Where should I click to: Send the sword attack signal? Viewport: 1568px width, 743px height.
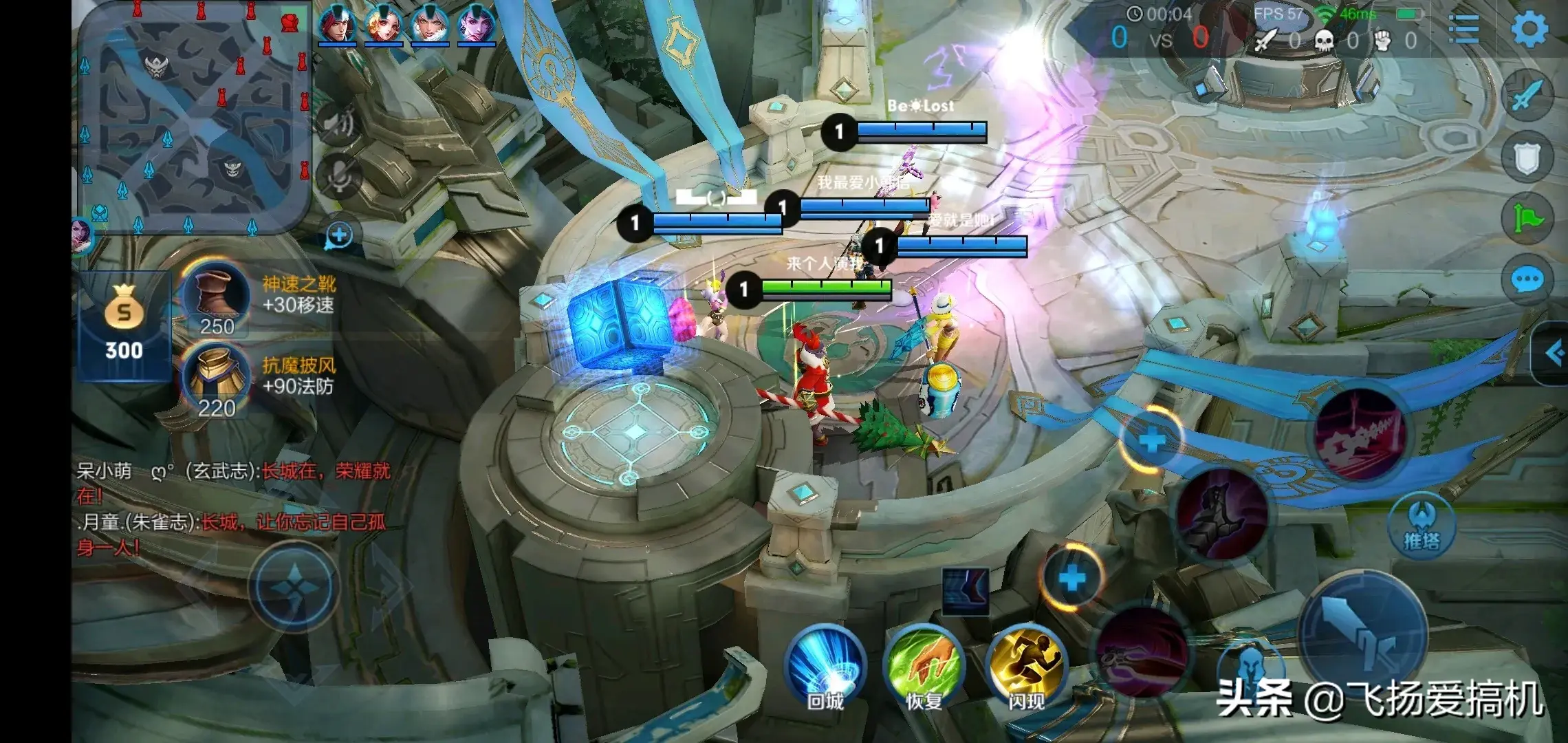pyautogui.click(x=1527, y=96)
